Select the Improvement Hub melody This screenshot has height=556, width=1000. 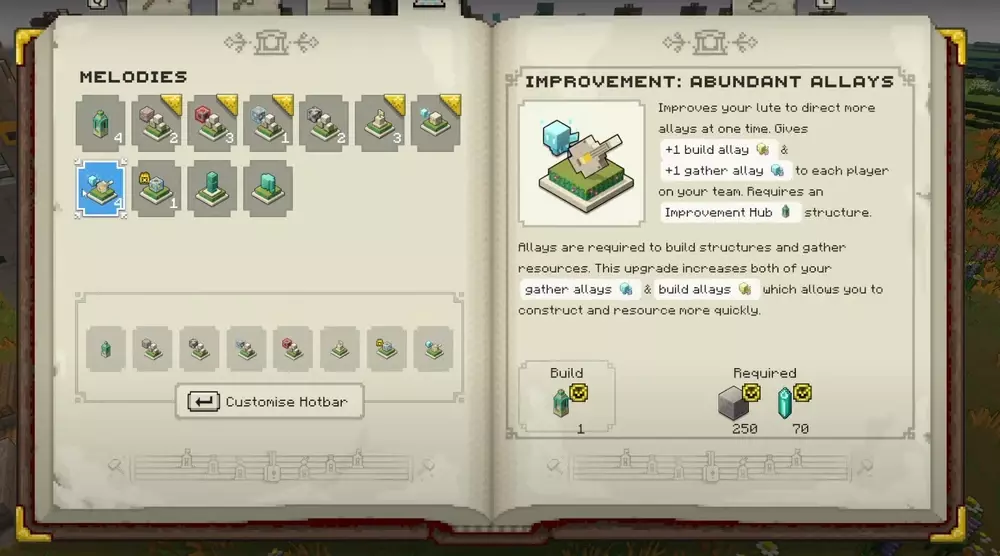[101, 123]
